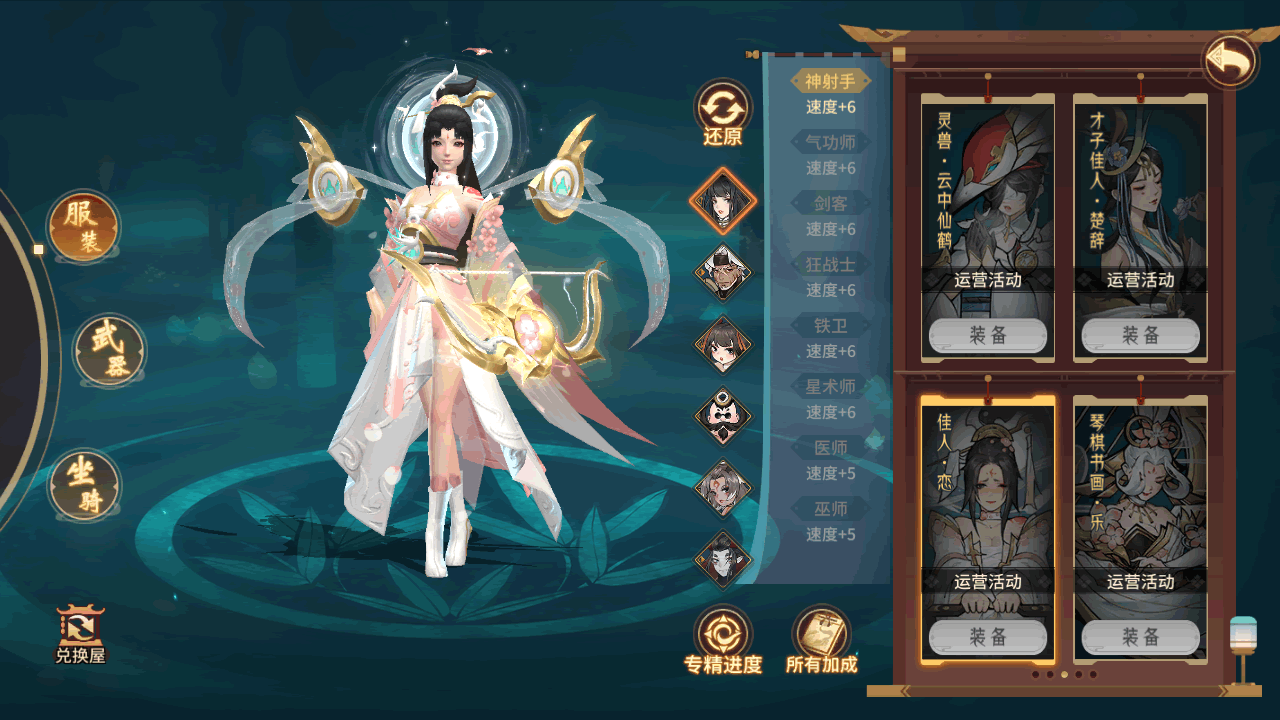The height and width of the screenshot is (720, 1280).
Task: Switch to the 武器 weapon category
Action: pos(110,351)
